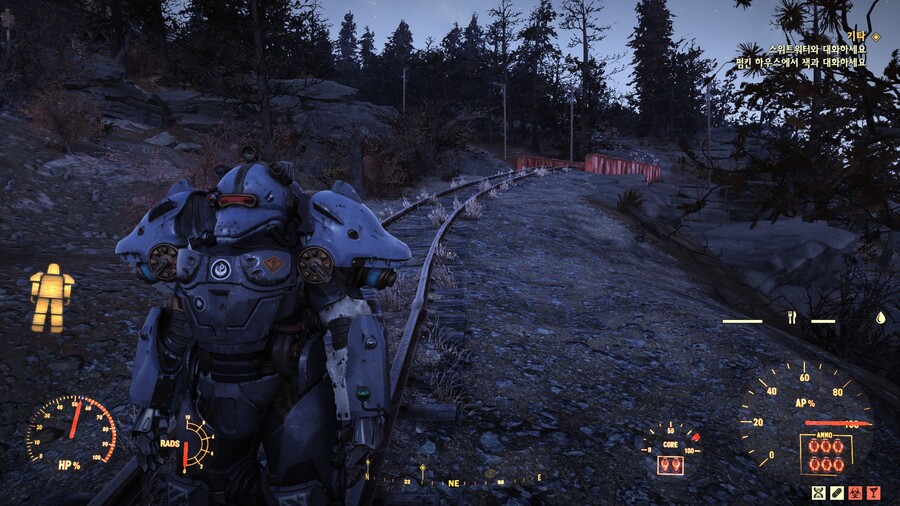Click the pill chem effect icon
900x506 pixels.
(x=837, y=492)
